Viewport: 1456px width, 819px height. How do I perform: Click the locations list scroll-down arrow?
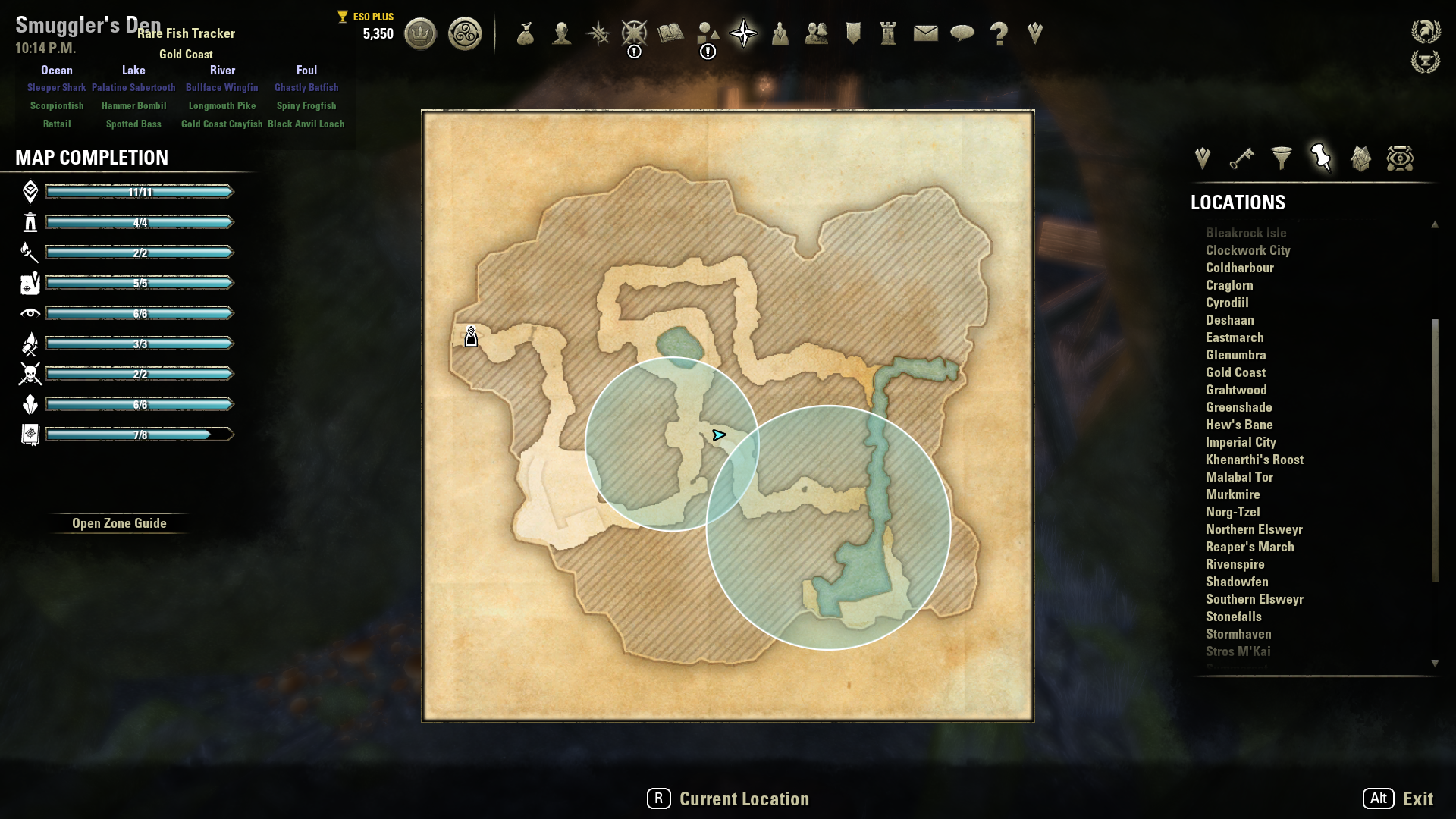1435,663
